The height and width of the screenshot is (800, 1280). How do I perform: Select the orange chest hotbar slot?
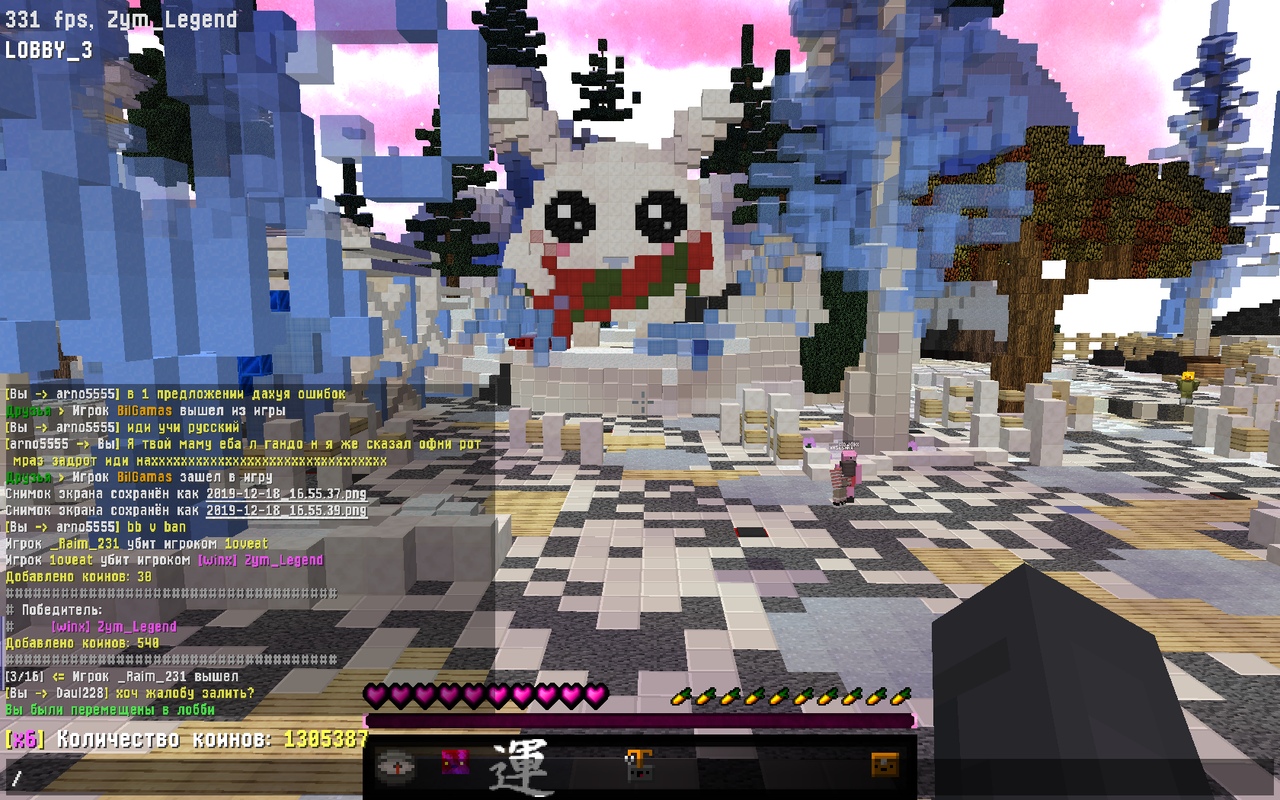tap(885, 765)
